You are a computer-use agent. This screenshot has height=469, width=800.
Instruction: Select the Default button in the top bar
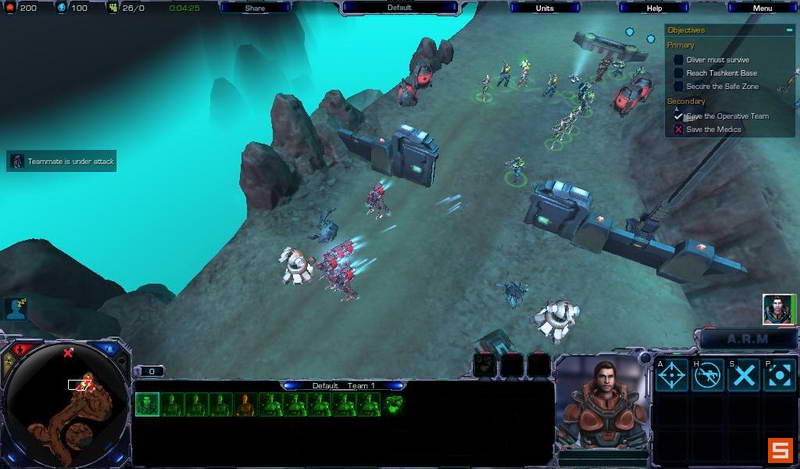click(x=399, y=8)
